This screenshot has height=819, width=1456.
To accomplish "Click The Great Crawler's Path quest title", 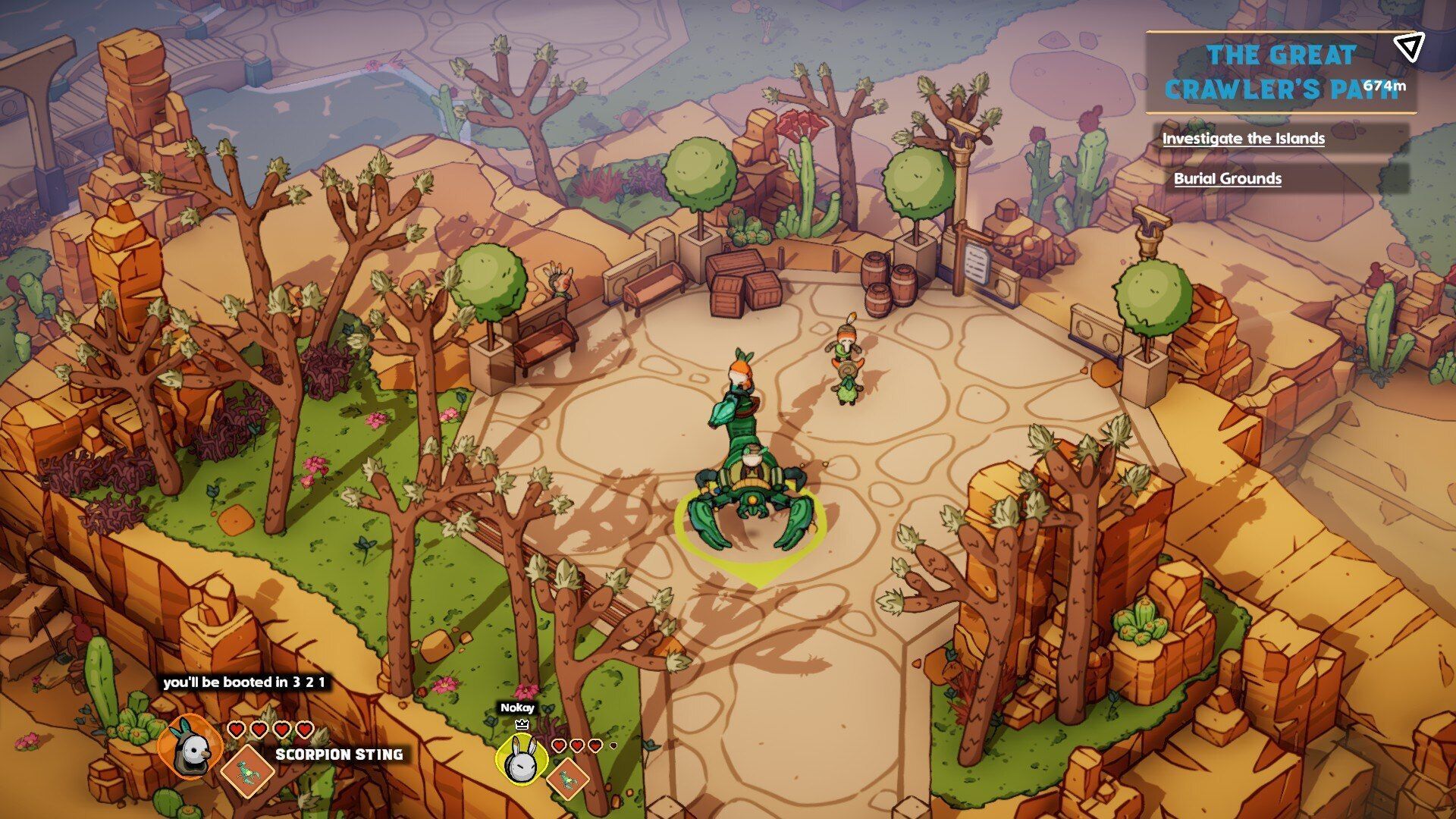I will pyautogui.click(x=1280, y=72).
